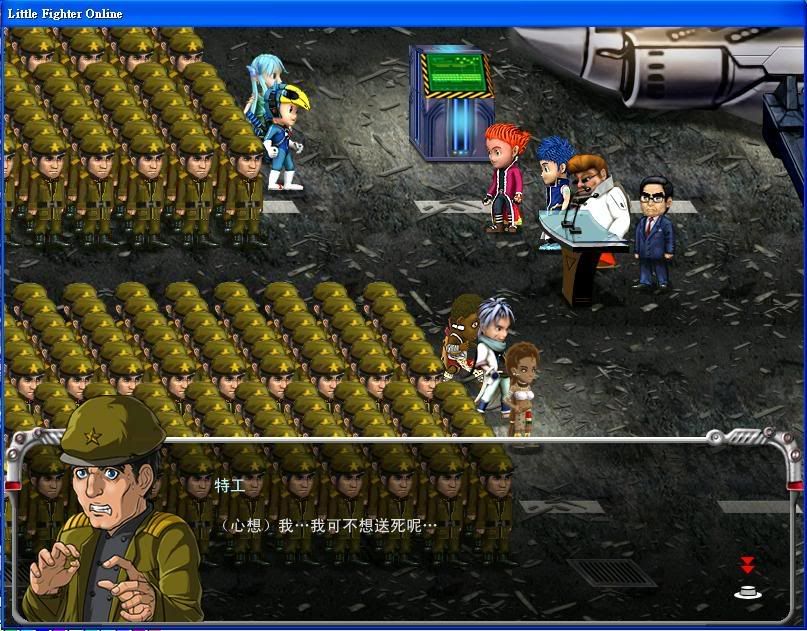Click the Little Fighter Online title bar
Viewport: 807px width, 631px height.
[x=400, y=12]
